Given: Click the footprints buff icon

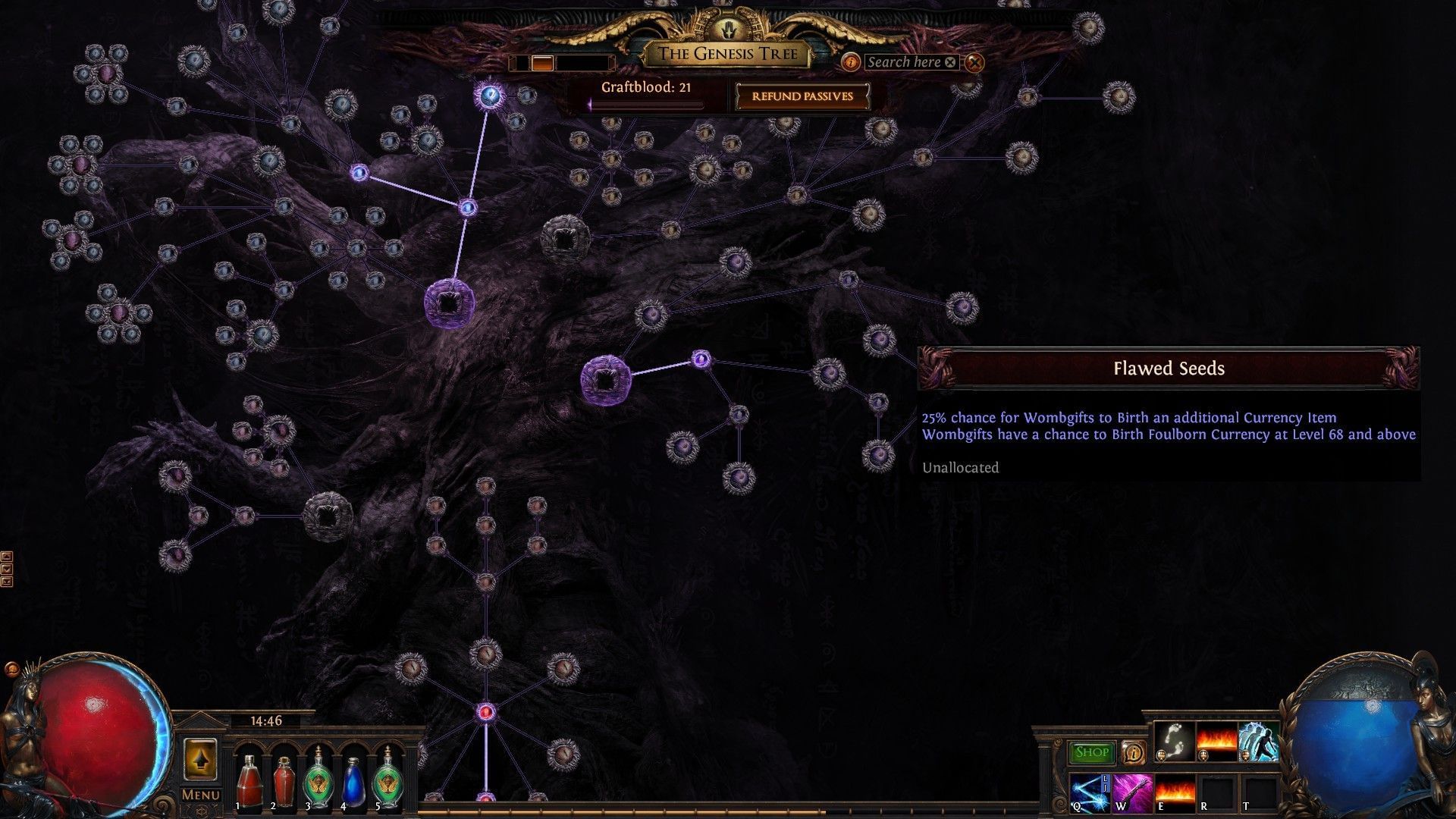Looking at the screenshot, I should [x=1172, y=741].
